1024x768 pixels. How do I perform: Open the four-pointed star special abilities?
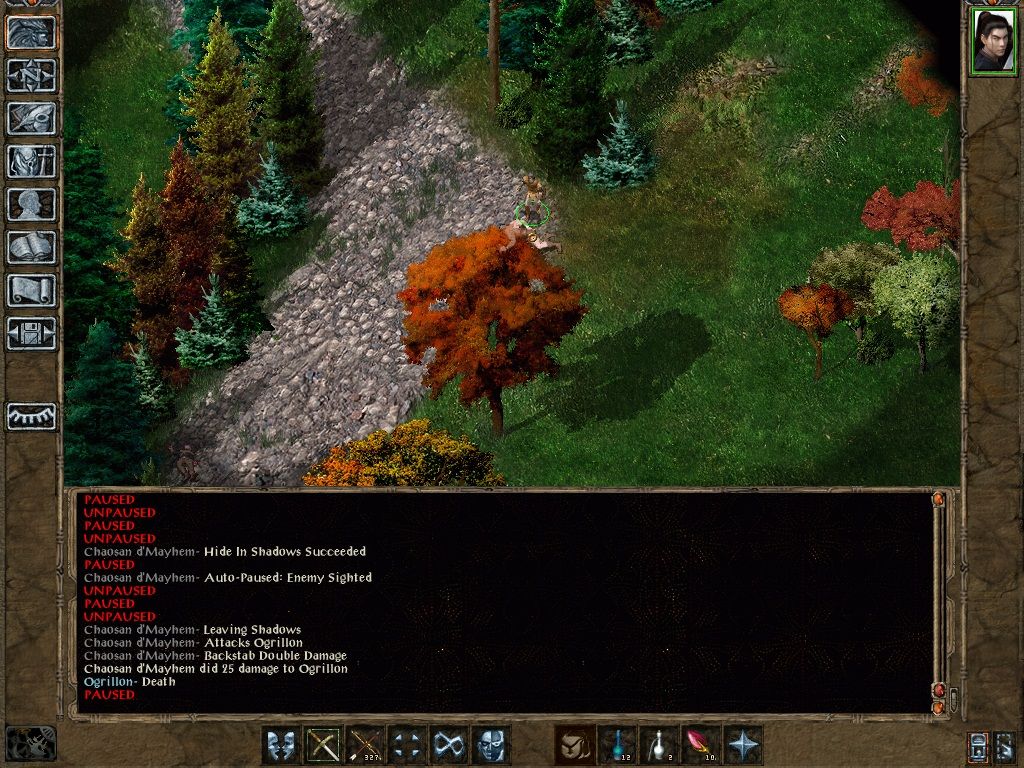coord(743,745)
